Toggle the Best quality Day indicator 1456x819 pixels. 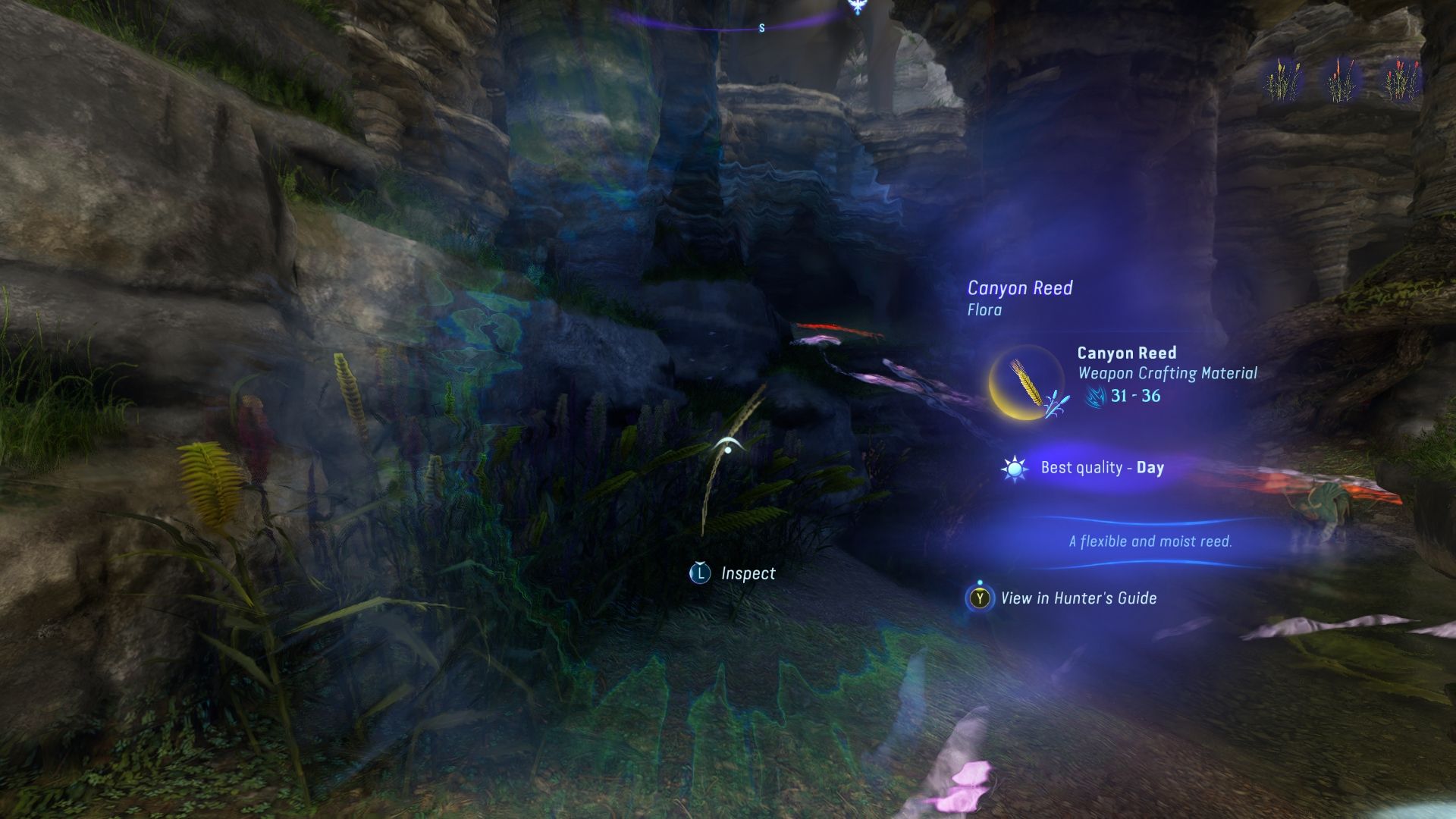click(x=1103, y=469)
